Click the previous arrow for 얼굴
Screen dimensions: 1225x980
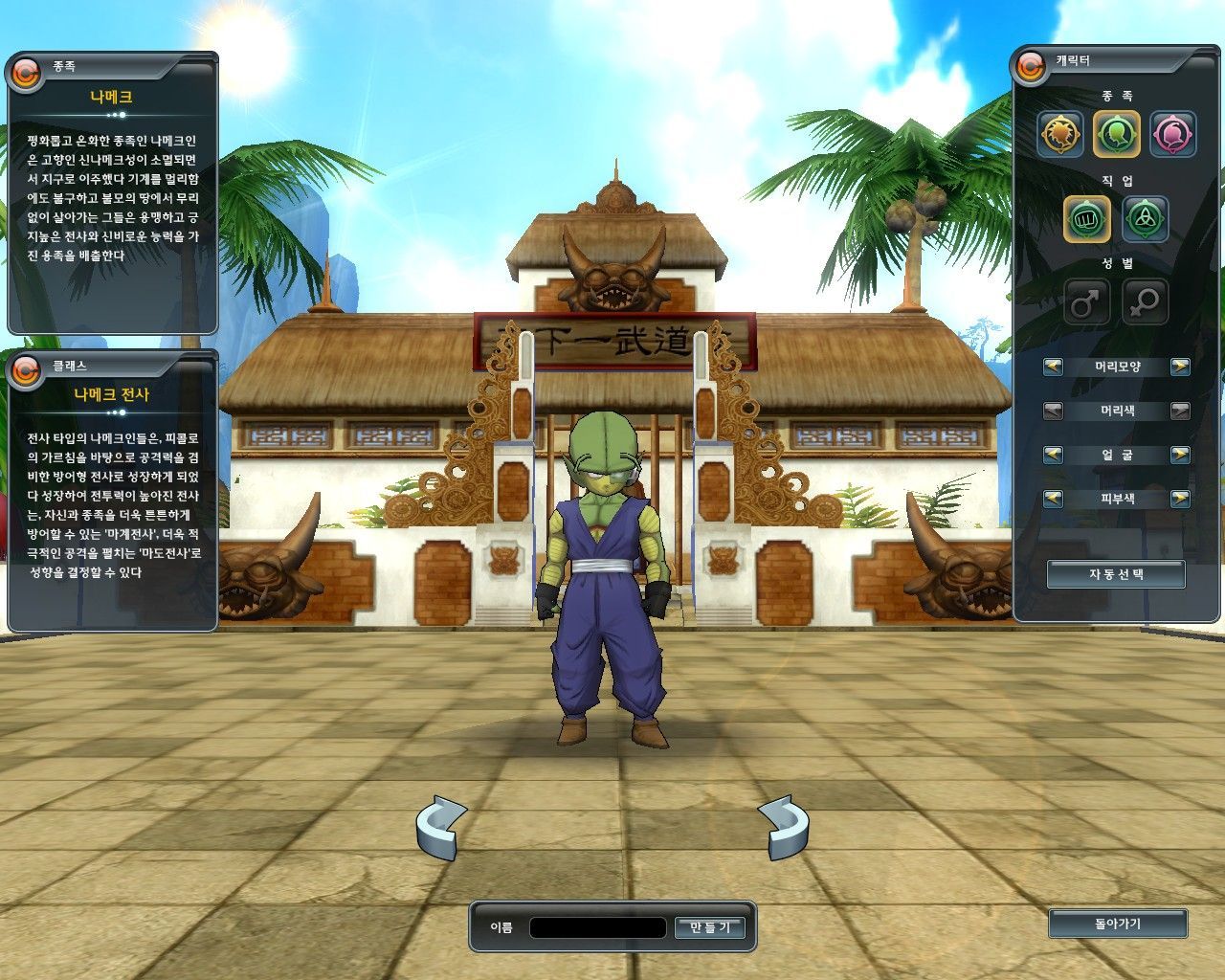pyautogui.click(x=1053, y=455)
